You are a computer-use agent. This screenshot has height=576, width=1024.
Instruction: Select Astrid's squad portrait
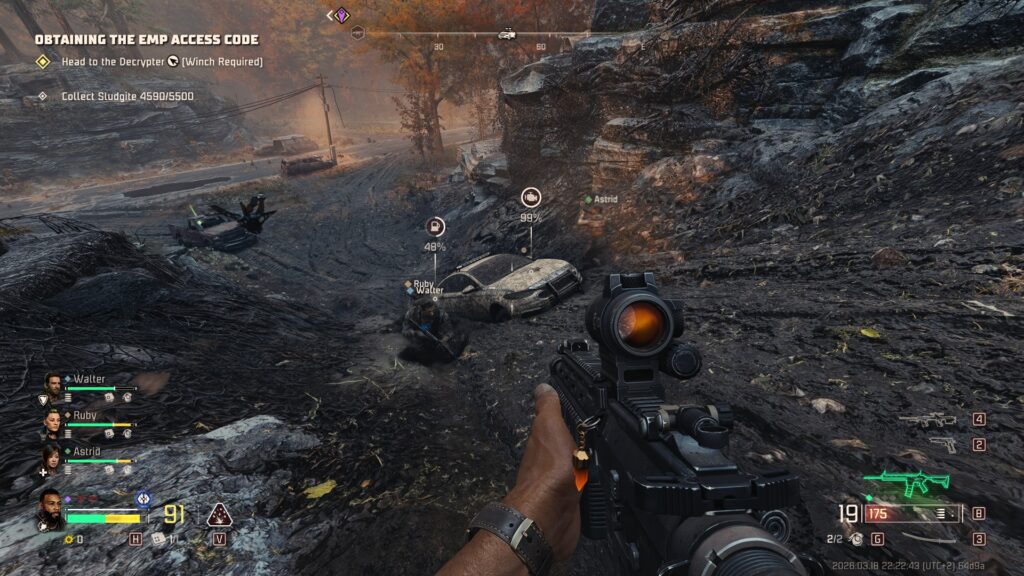pyautogui.click(x=53, y=455)
